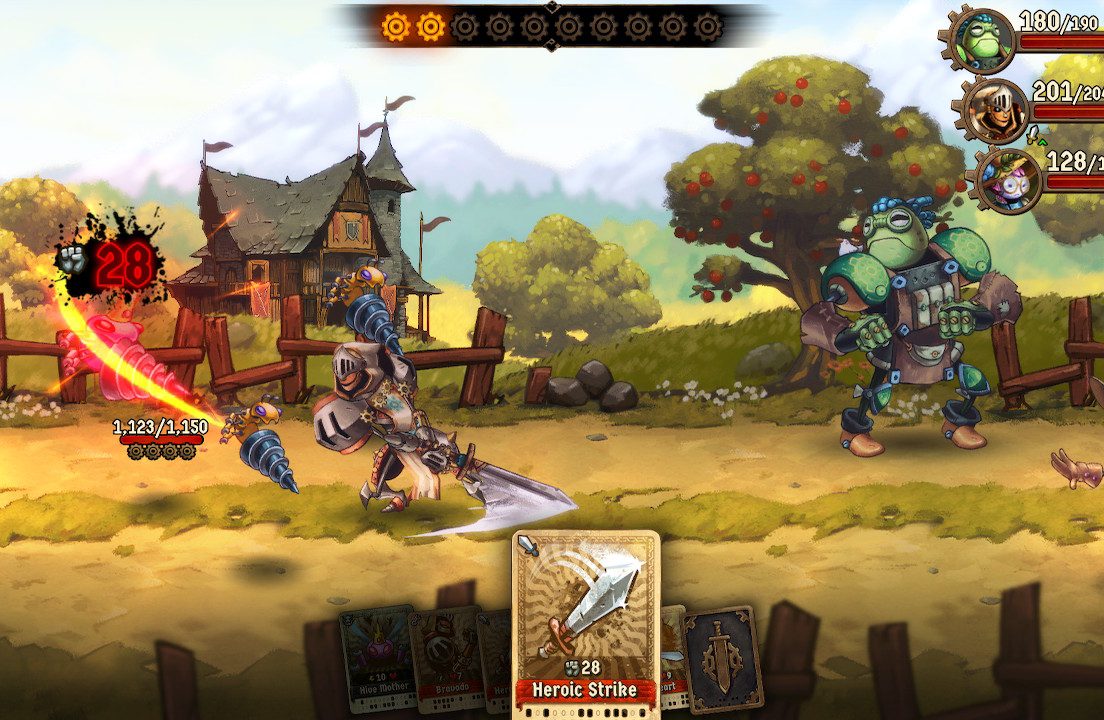This screenshot has height=720, width=1104.
Task: Select the Heroic Strike card
Action: coord(586,620)
